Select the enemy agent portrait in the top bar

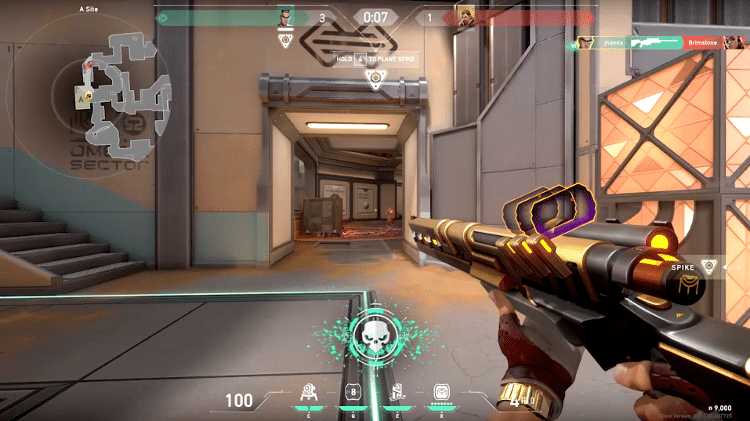click(x=465, y=16)
